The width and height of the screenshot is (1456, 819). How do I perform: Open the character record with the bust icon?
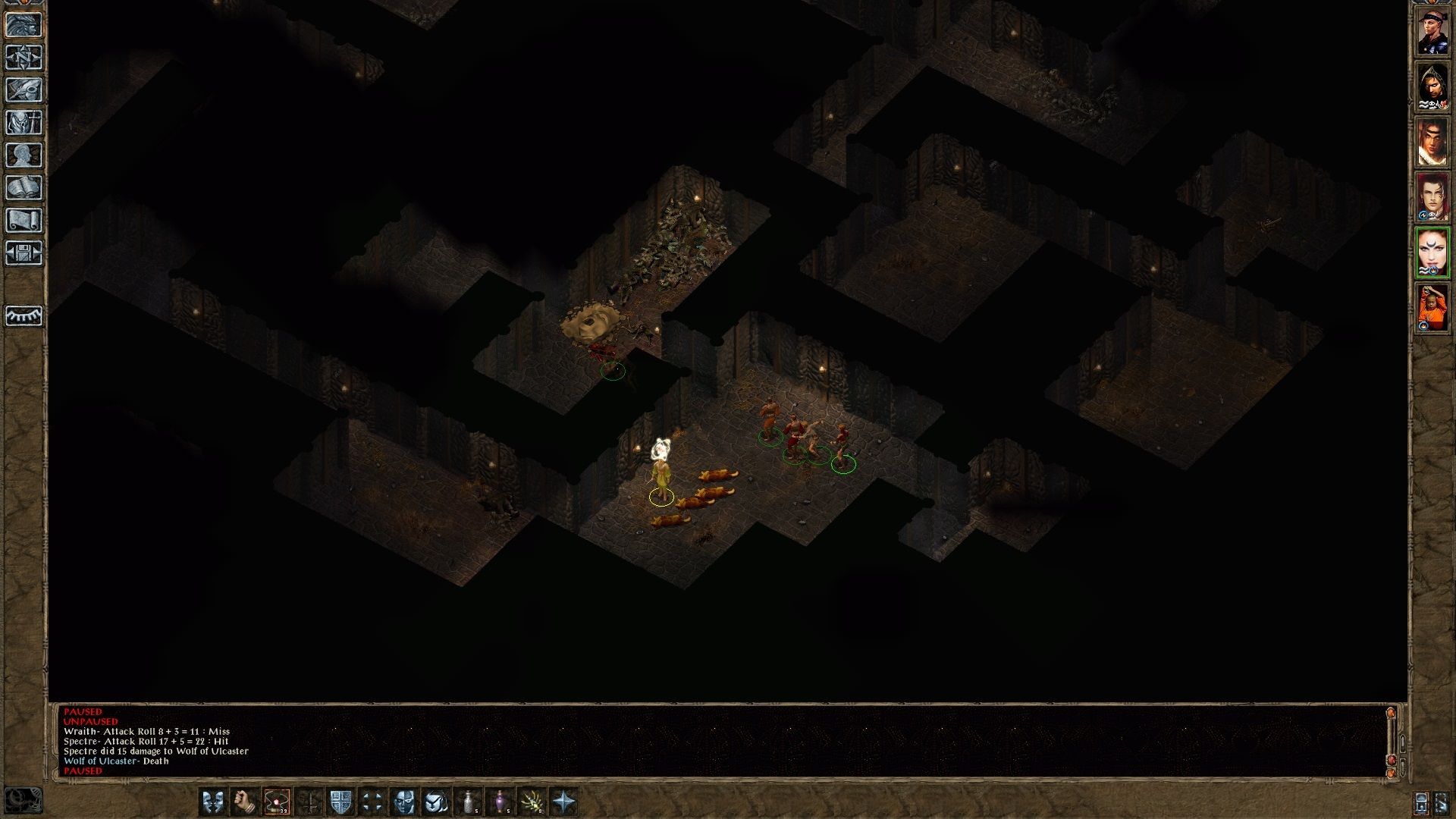coord(24,155)
